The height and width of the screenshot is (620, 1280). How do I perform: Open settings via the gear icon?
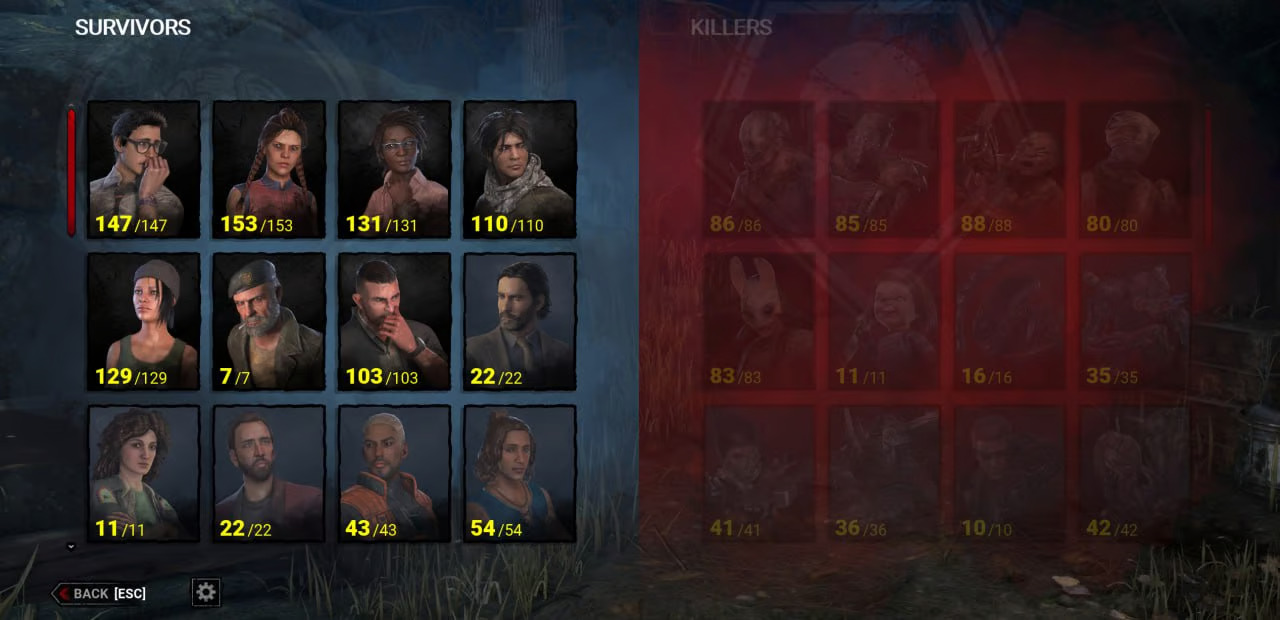[206, 592]
